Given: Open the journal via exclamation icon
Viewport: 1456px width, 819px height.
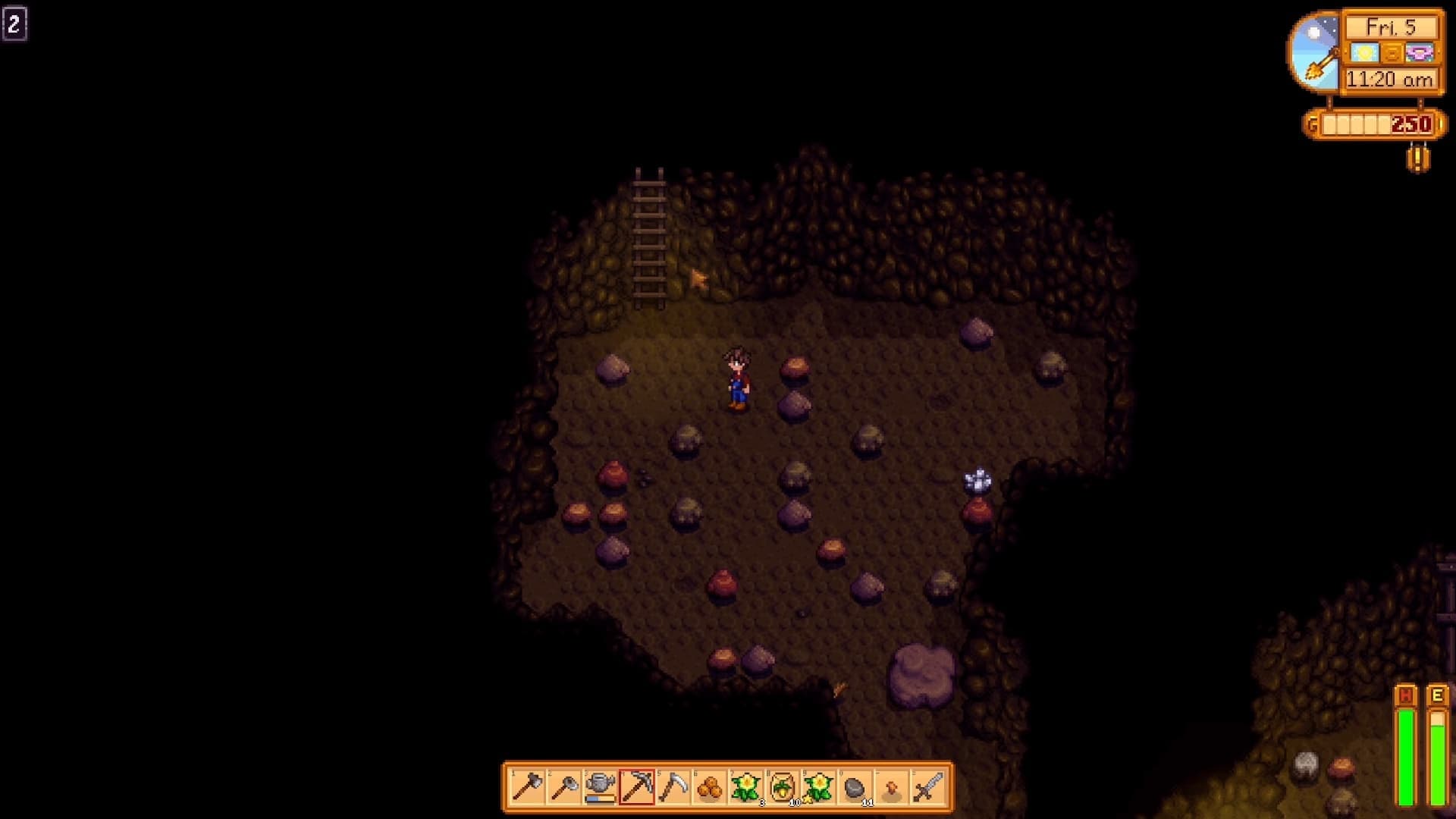Looking at the screenshot, I should pyautogui.click(x=1418, y=158).
